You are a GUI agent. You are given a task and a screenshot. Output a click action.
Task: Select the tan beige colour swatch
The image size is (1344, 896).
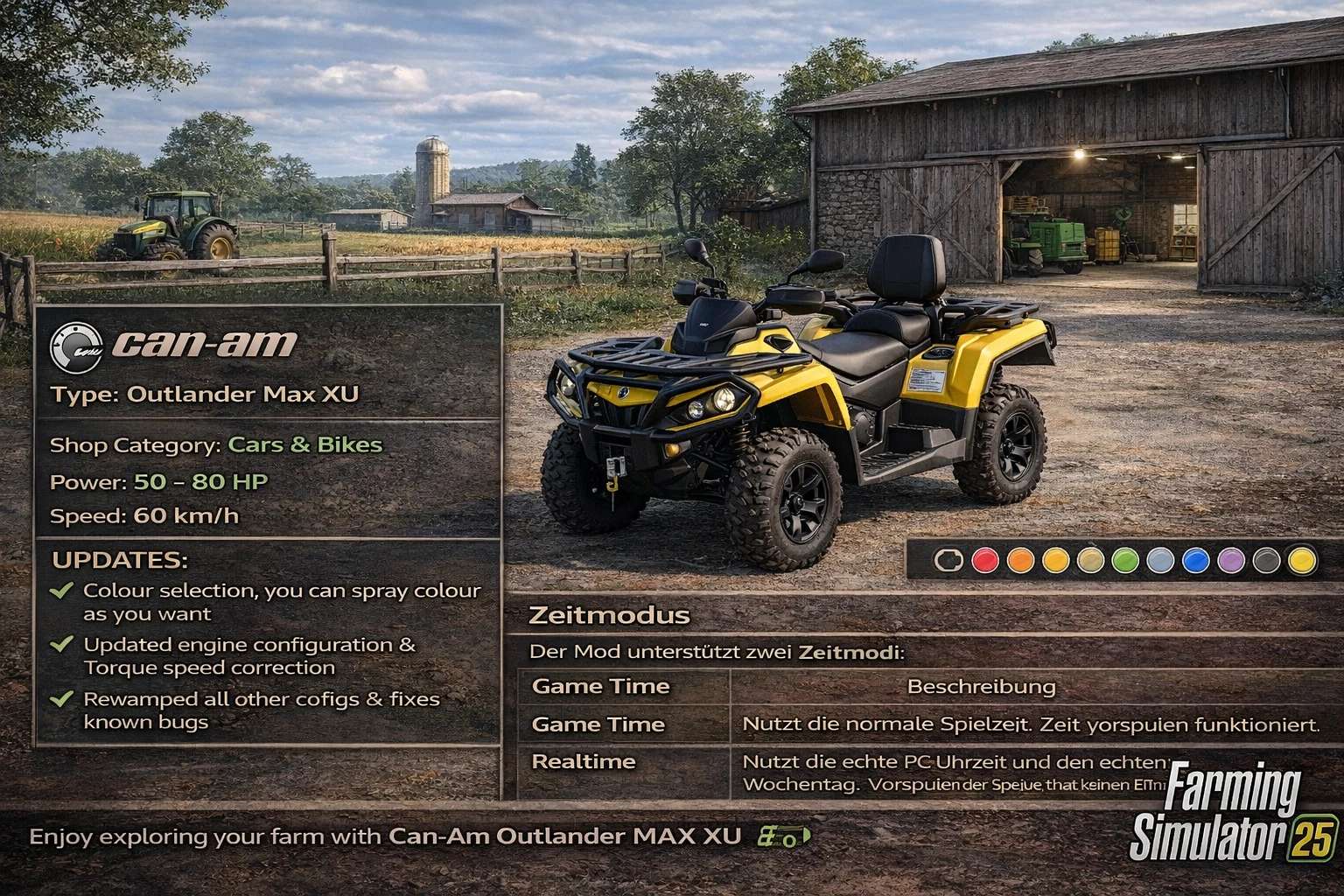(x=1090, y=560)
